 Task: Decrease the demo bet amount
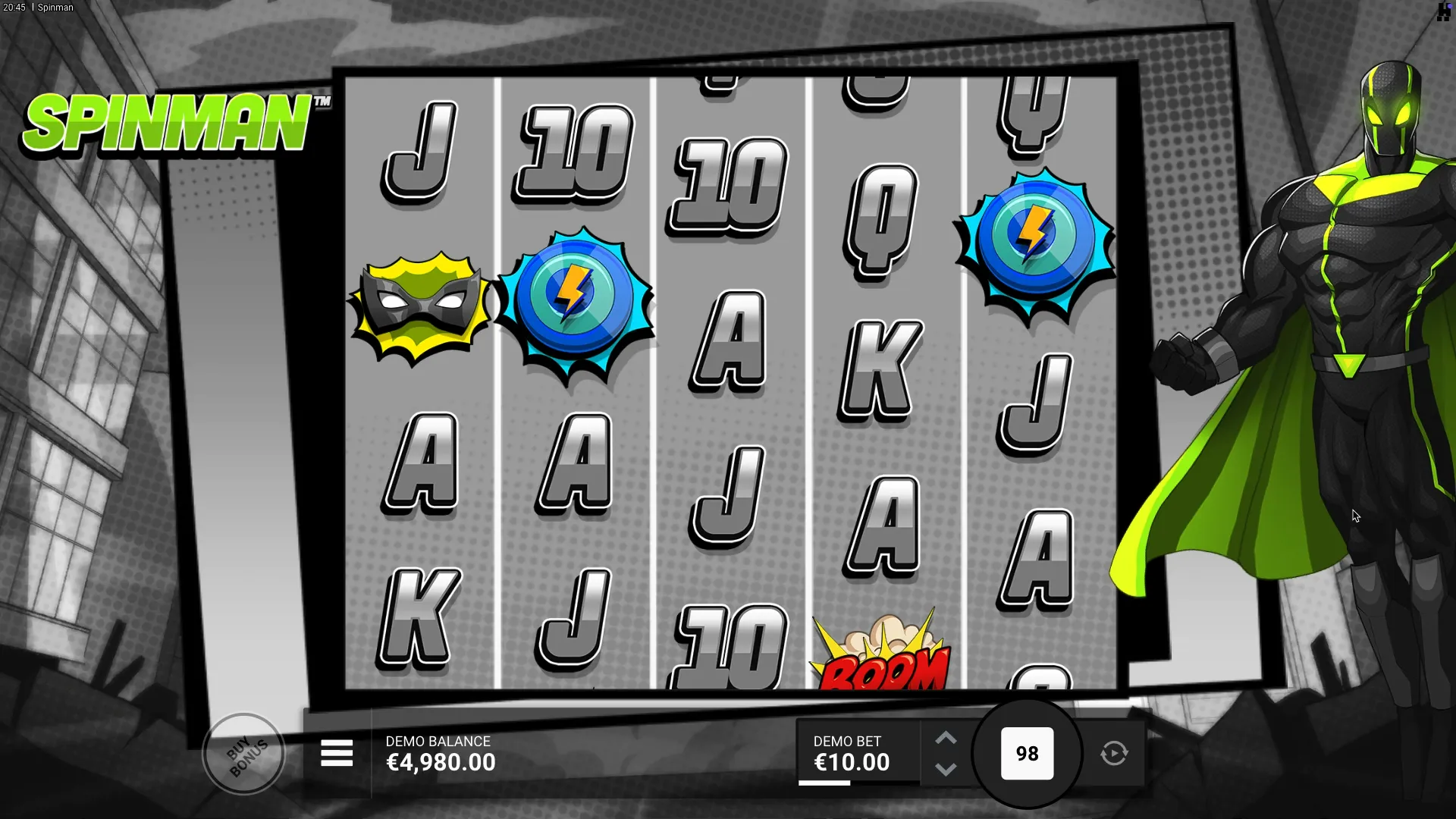click(x=946, y=770)
